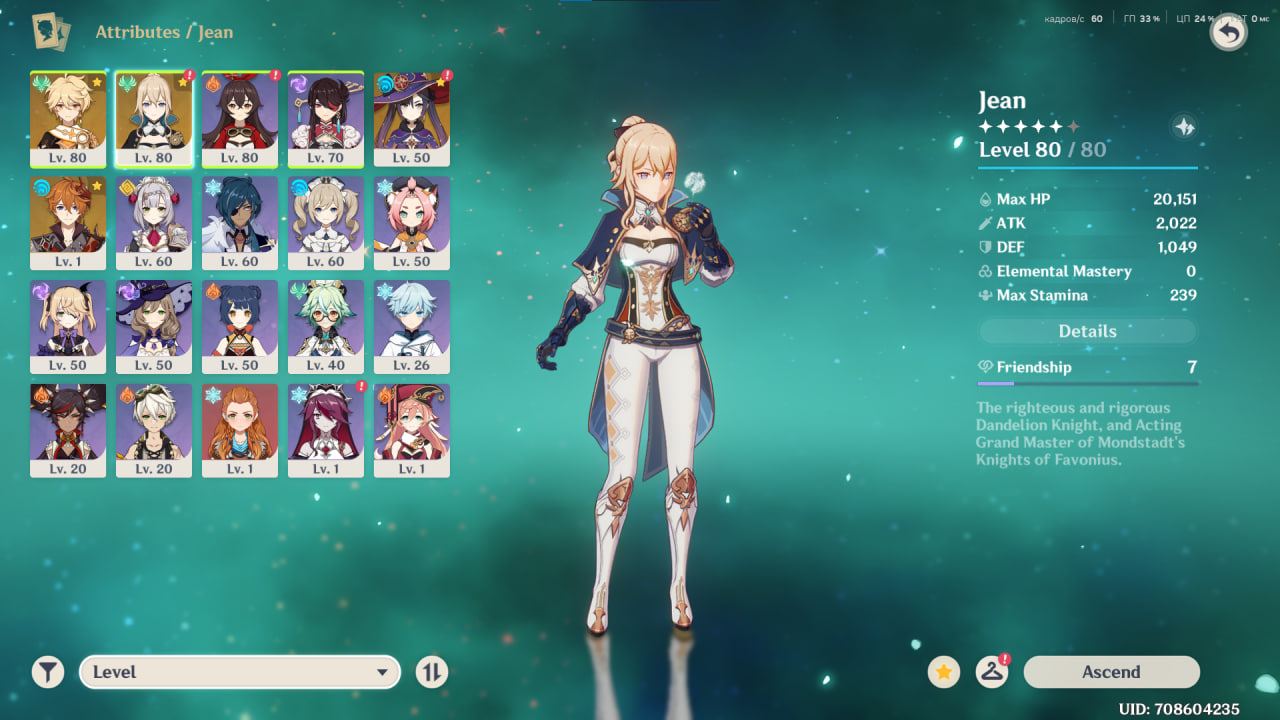Click the Ascend button

pyautogui.click(x=1111, y=672)
